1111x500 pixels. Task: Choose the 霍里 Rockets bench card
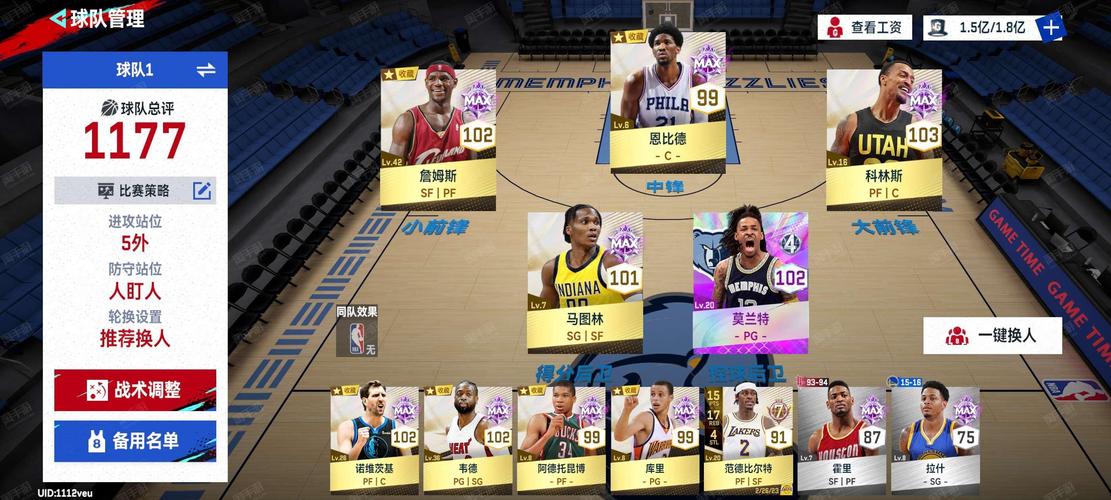click(x=842, y=430)
